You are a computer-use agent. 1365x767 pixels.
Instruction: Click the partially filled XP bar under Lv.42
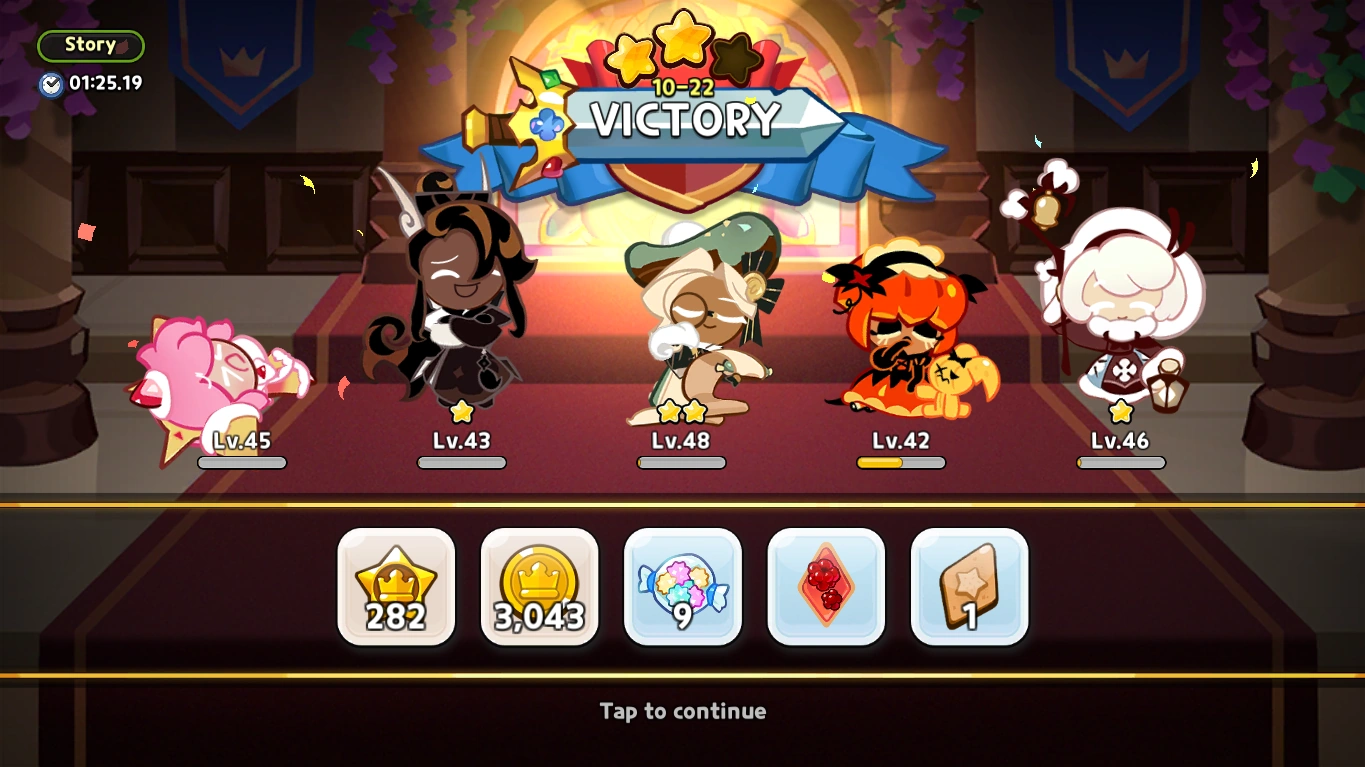pos(900,462)
